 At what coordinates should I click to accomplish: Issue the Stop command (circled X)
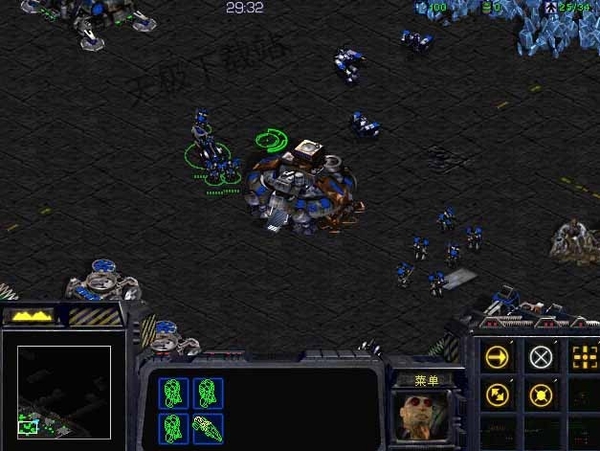click(541, 357)
